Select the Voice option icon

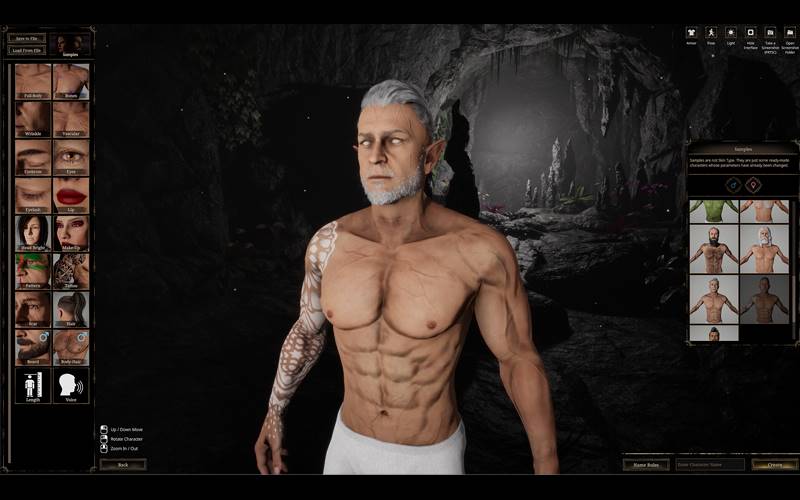[x=71, y=386]
